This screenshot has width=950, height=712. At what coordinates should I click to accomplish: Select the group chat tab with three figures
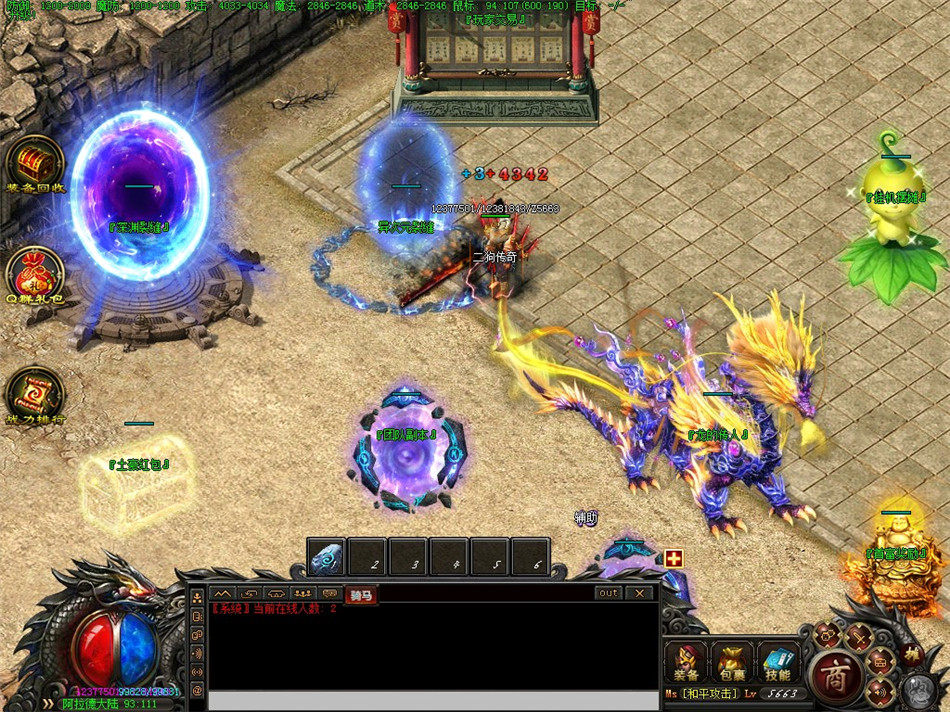(x=303, y=595)
